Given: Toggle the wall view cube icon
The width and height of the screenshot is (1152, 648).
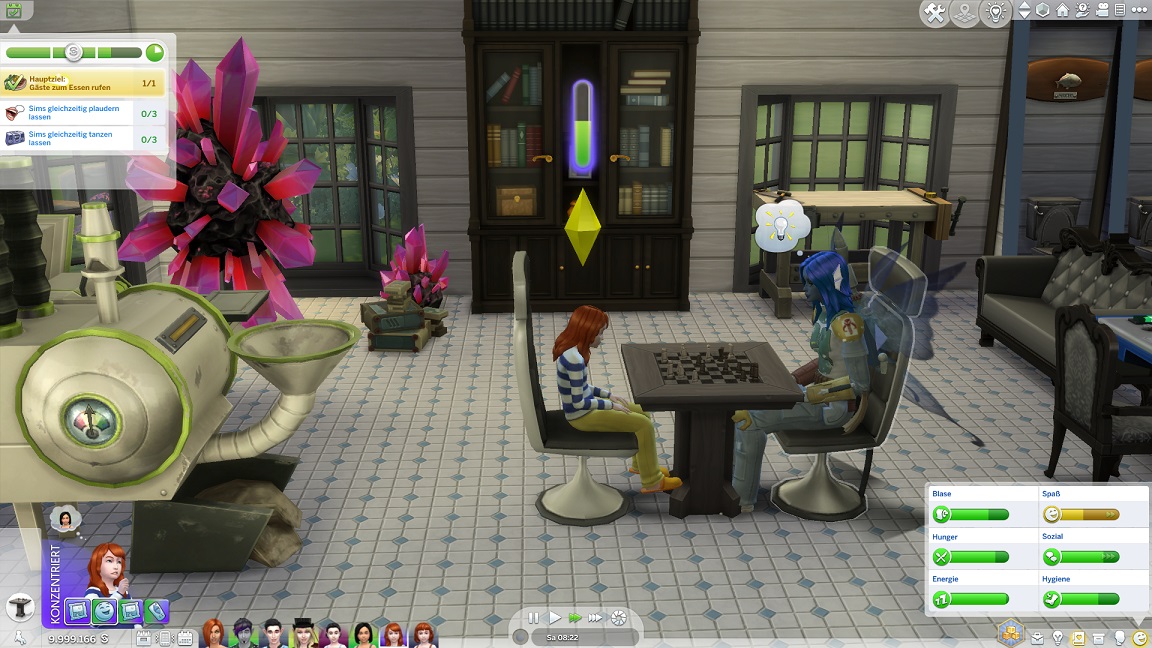Looking at the screenshot, I should (x=1043, y=11).
